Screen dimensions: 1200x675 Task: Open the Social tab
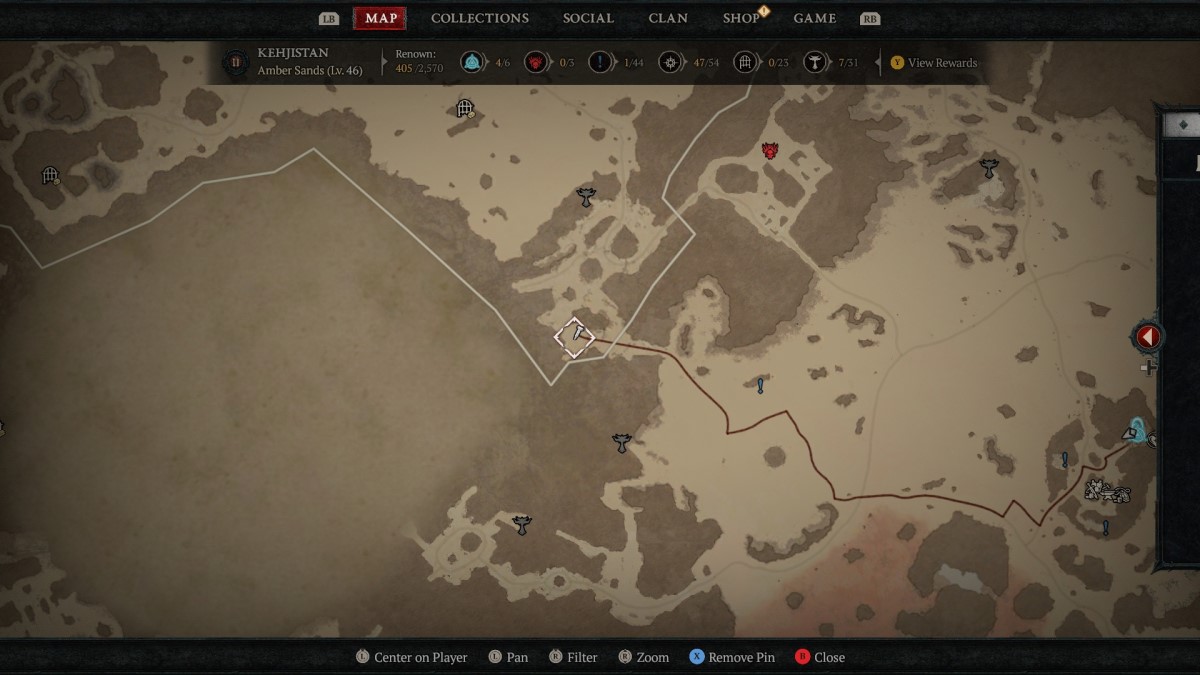pyautogui.click(x=588, y=18)
